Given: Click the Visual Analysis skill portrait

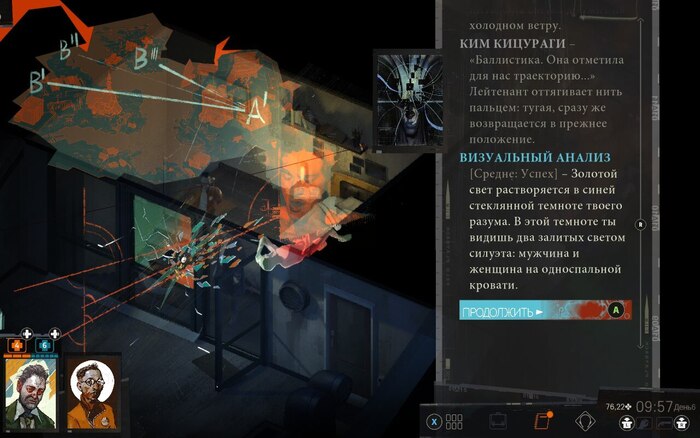Looking at the screenshot, I should (405, 102).
